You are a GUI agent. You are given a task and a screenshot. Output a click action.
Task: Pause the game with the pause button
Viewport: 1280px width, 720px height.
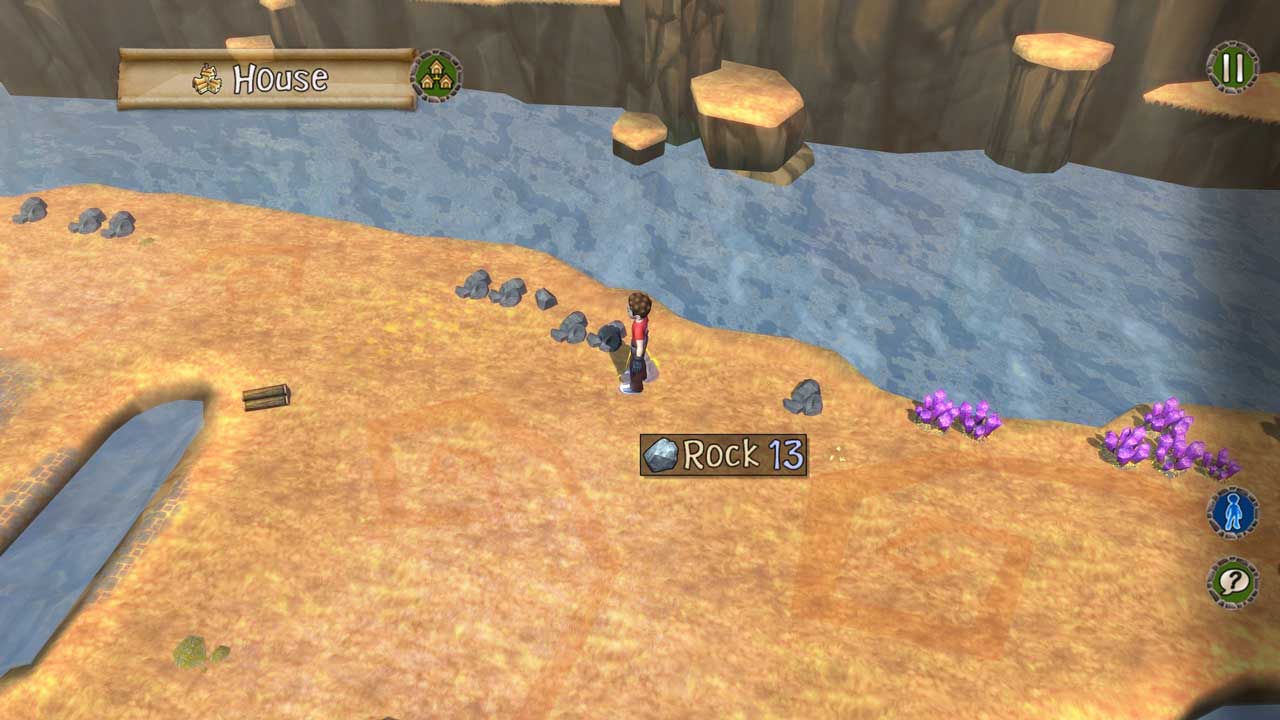(x=1233, y=68)
